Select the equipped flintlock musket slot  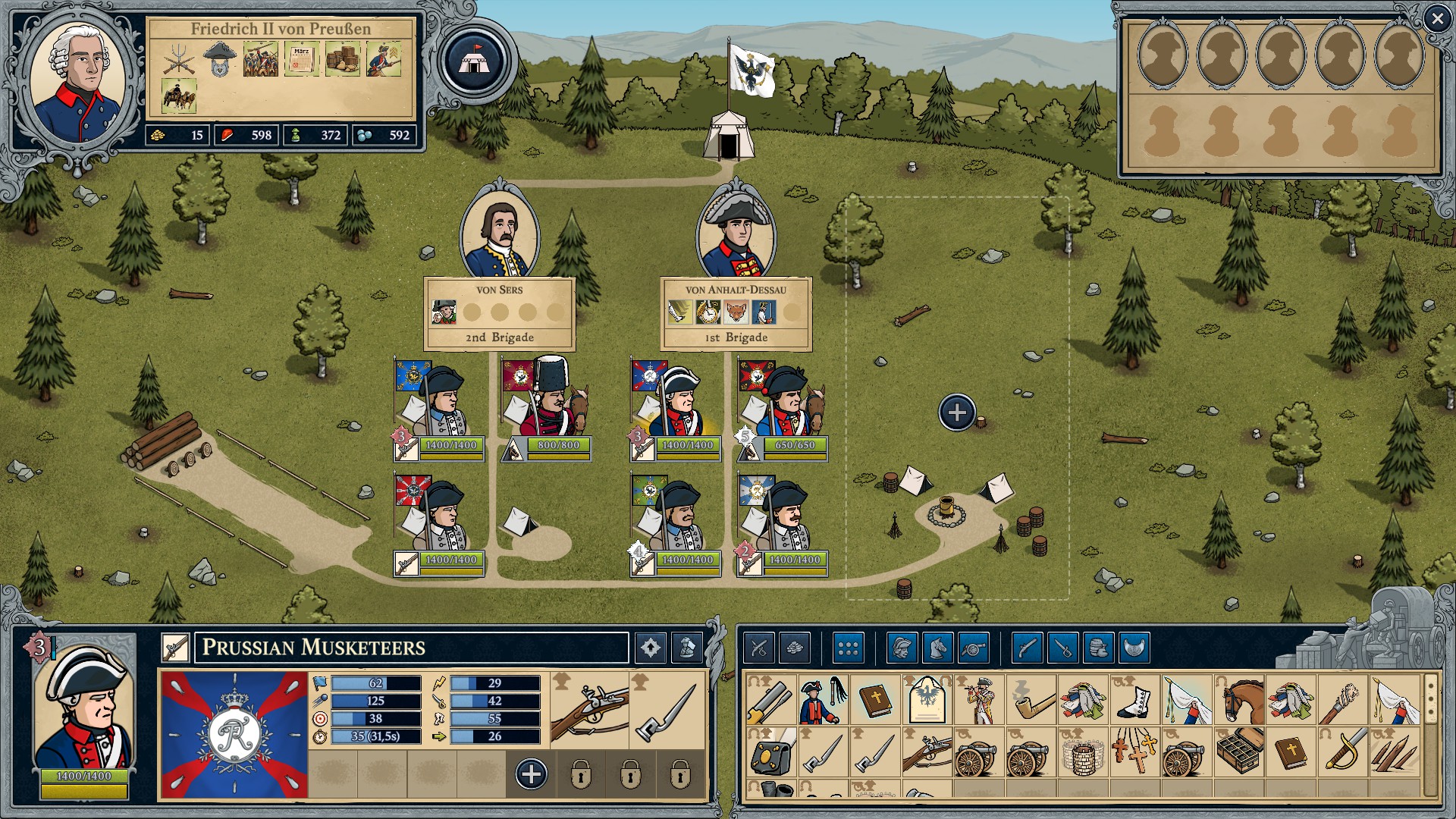point(590,710)
